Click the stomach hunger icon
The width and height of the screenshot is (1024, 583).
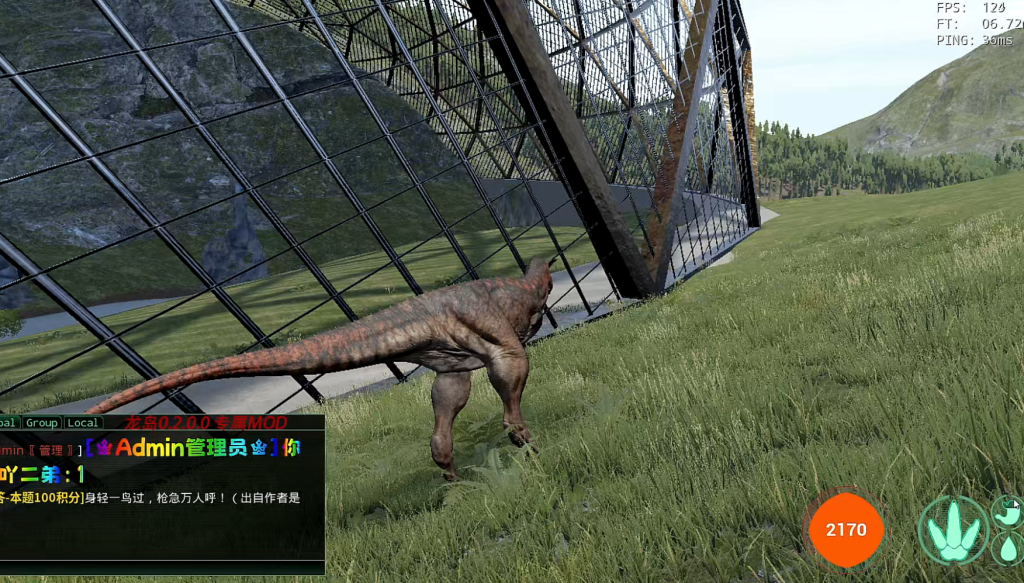tap(1009, 513)
